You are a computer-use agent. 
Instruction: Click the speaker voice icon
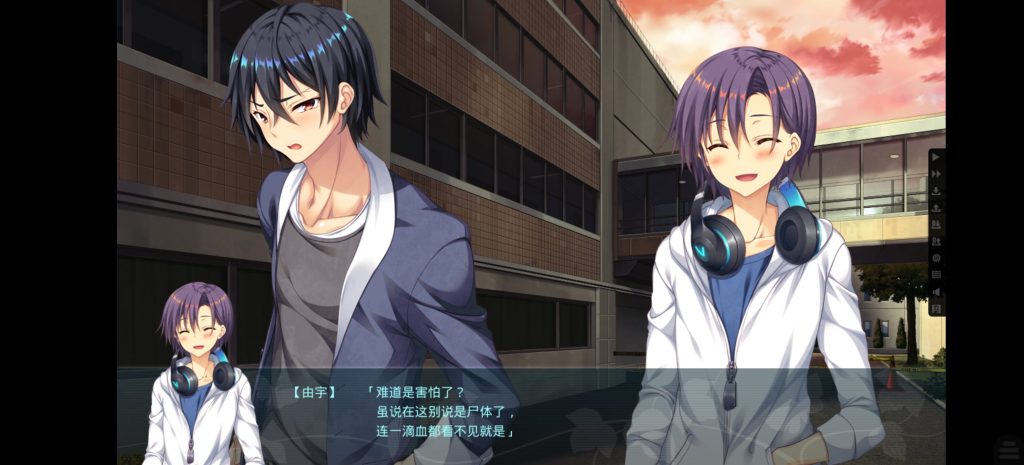[936, 291]
